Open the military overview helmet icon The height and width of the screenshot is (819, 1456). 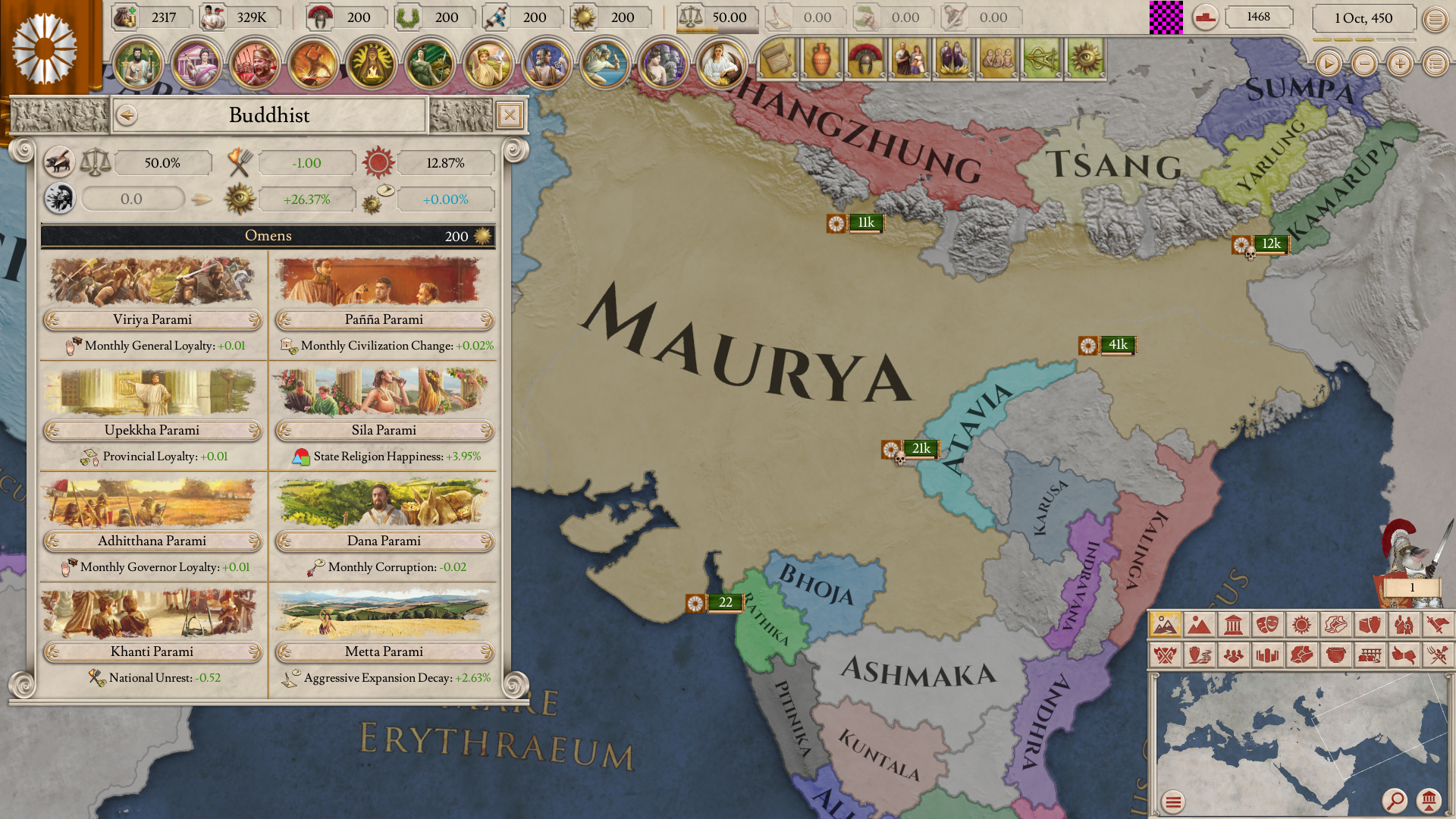tap(866, 59)
